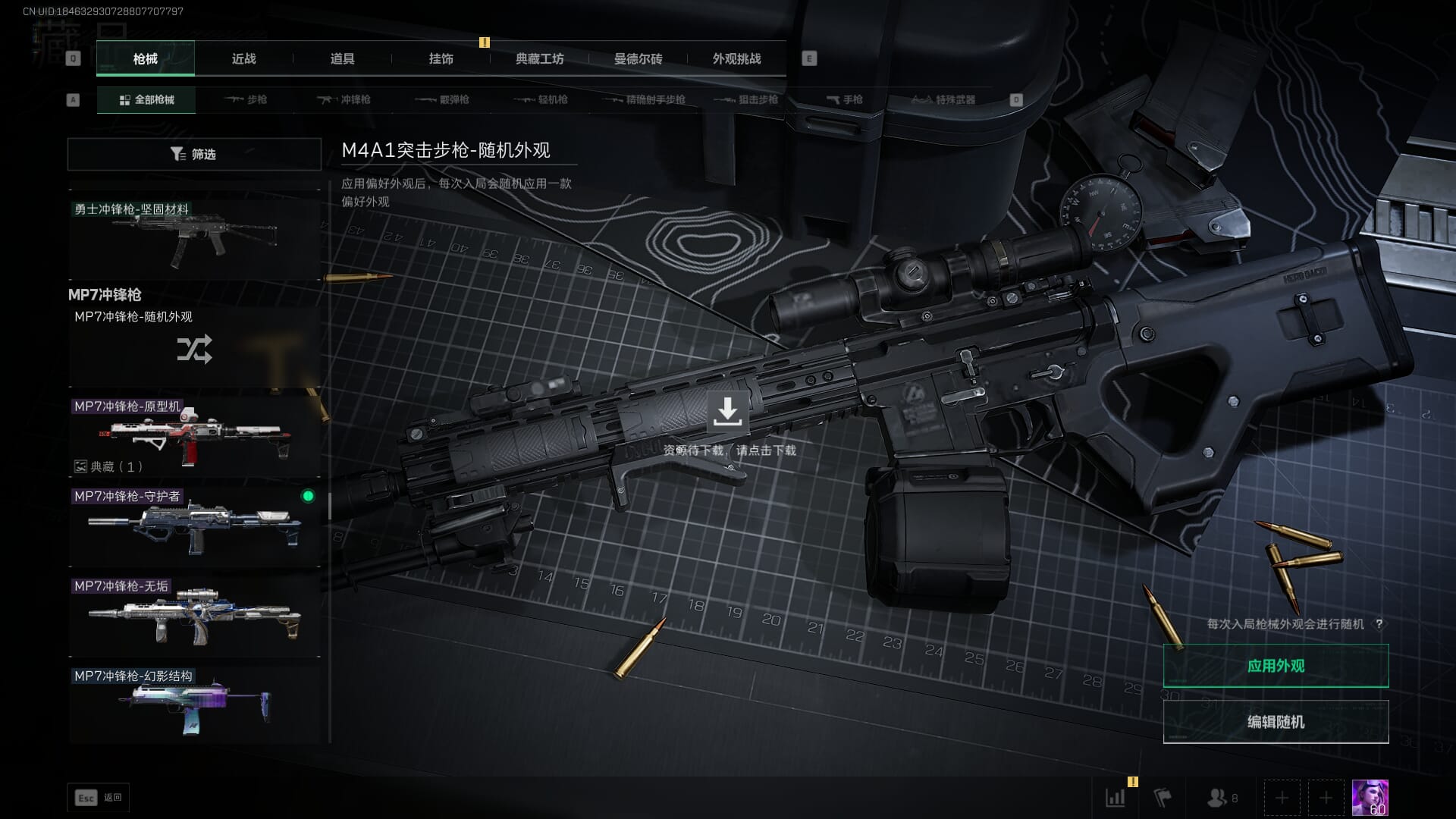The image size is (1456, 819).
Task: Open the 曼德尔砖 tab
Action: tap(638, 58)
